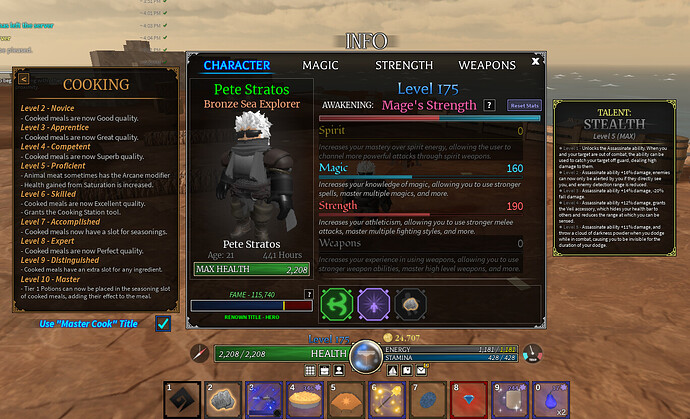Use the golden bowl in hotbar slot 4

[305, 398]
